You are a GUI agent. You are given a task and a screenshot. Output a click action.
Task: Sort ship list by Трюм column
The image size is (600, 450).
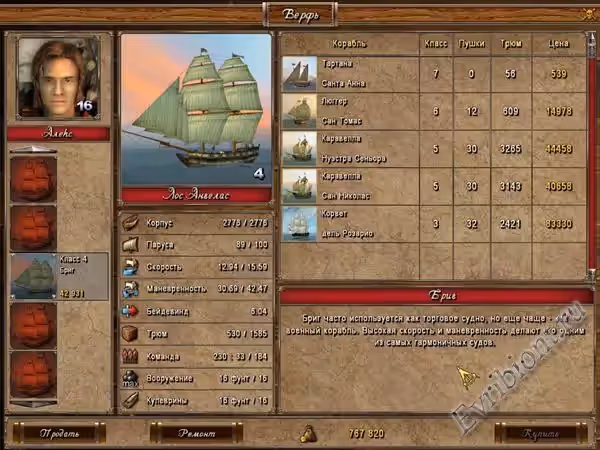[511, 44]
